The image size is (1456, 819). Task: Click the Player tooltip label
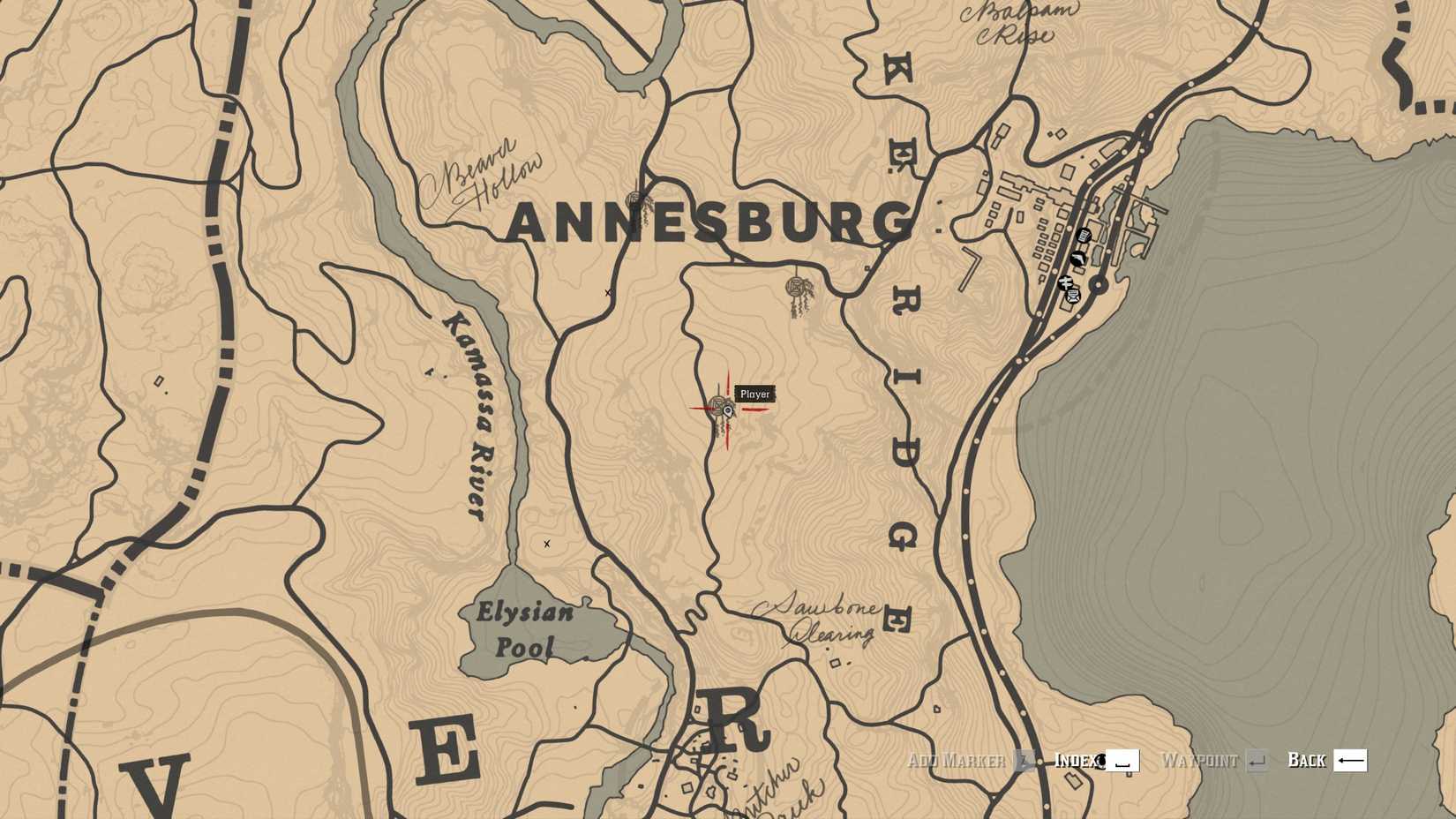[754, 394]
